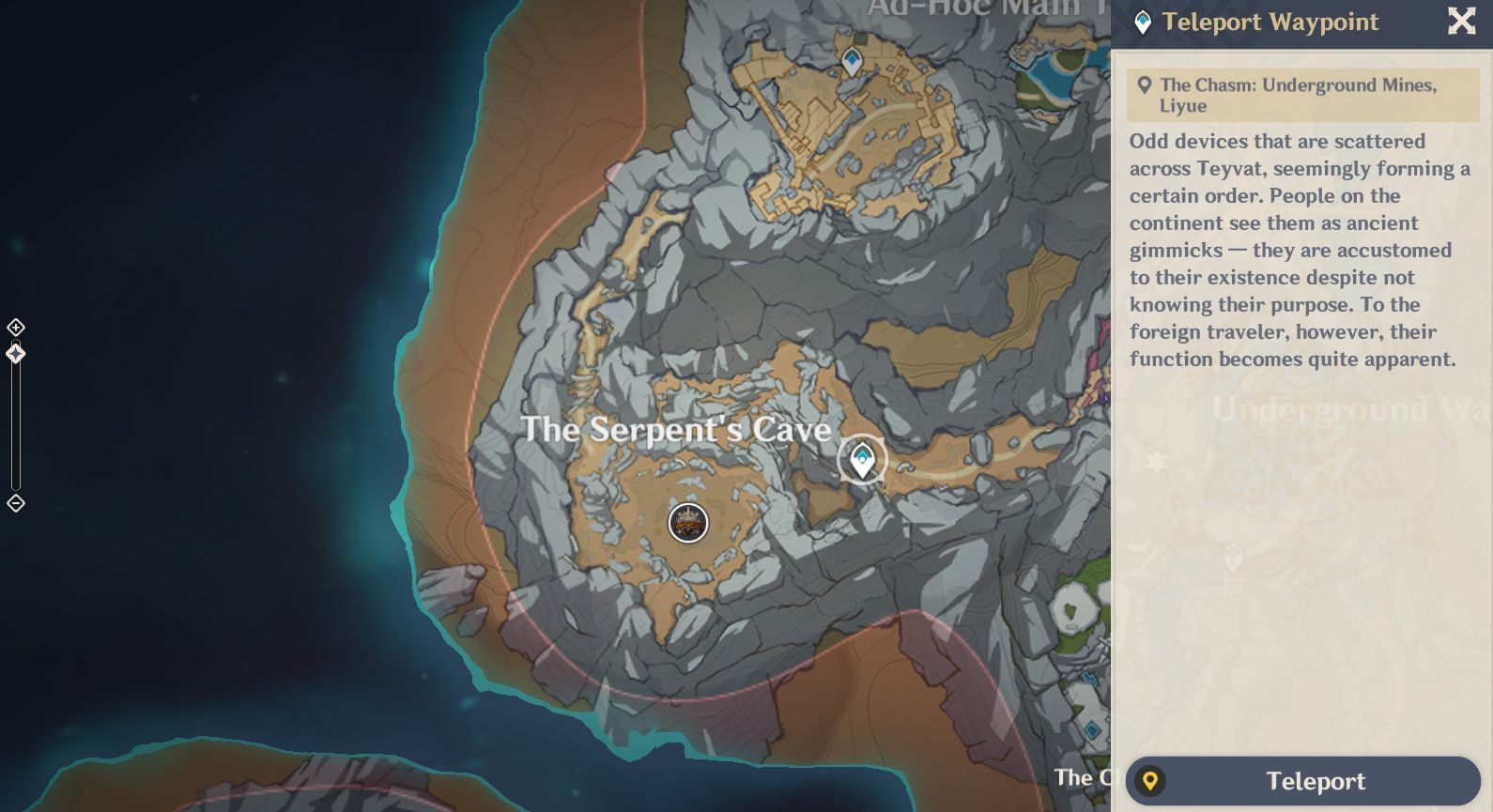Click the zoom slider handle
This screenshot has width=1493, height=812.
(x=15, y=353)
